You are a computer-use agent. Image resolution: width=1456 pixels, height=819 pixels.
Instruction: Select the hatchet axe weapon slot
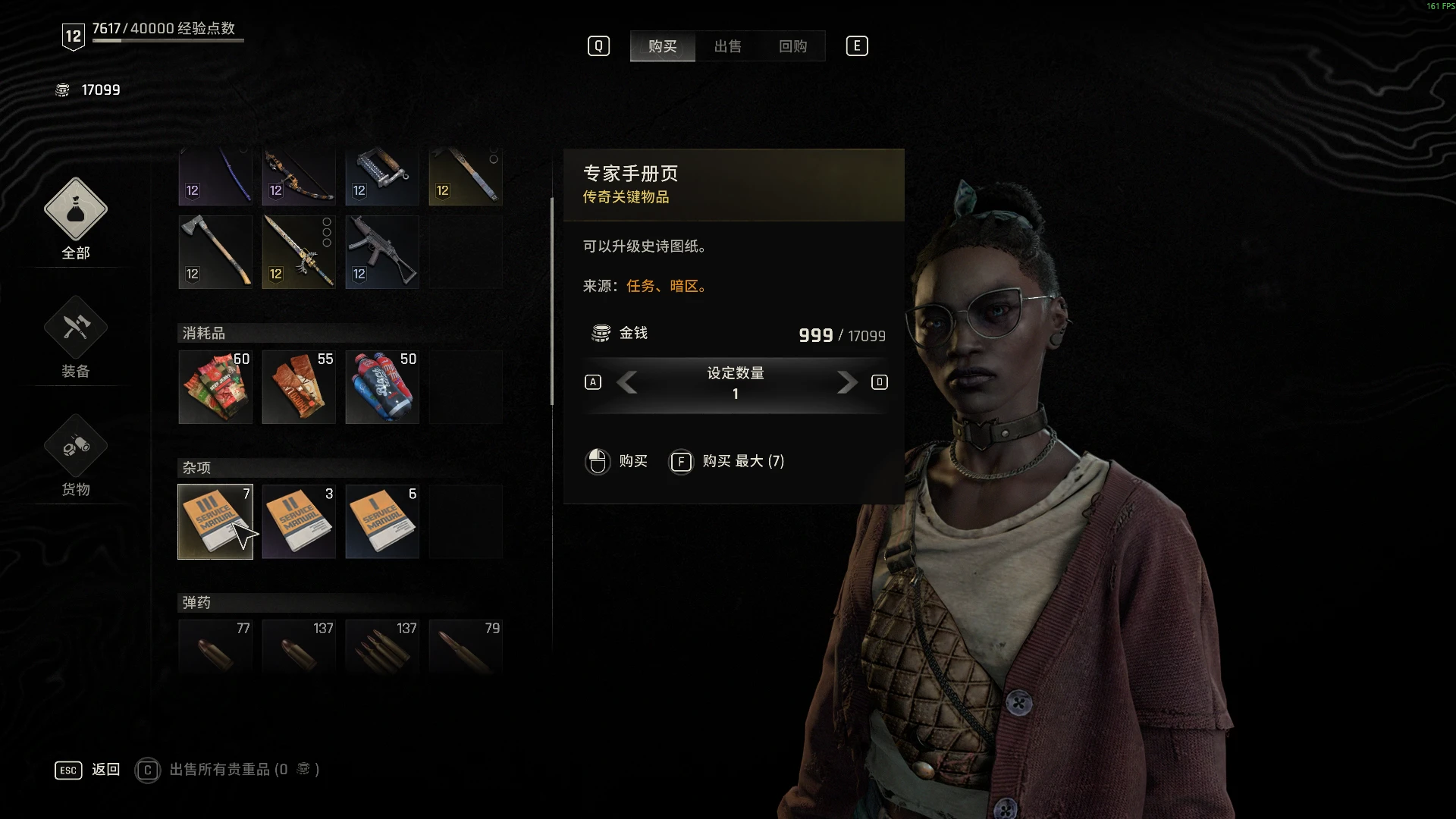tap(215, 252)
